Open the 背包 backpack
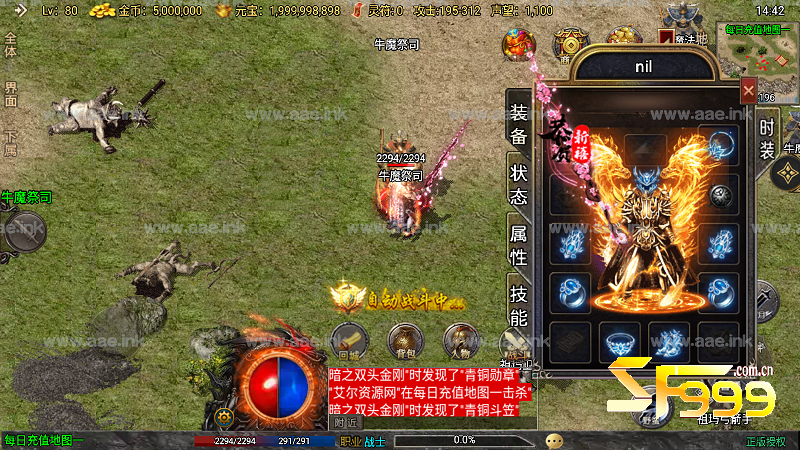Screen dimensions: 800x450 tap(405, 343)
